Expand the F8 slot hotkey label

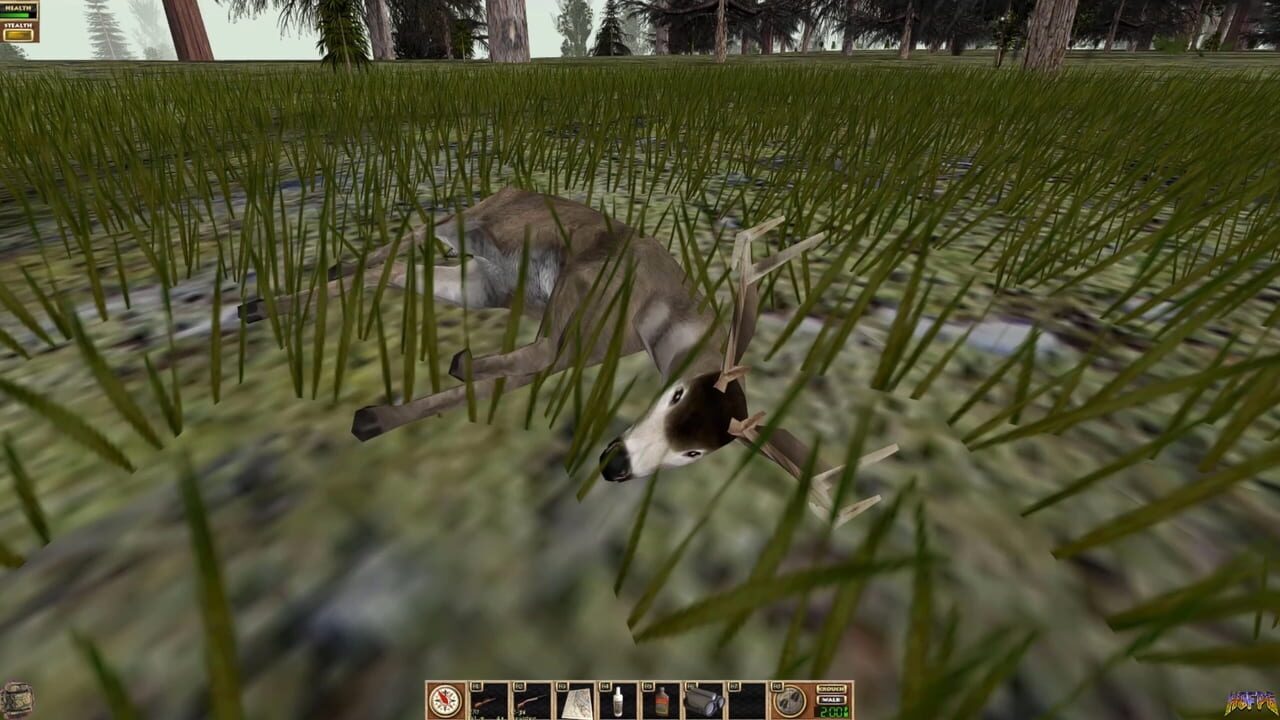click(x=778, y=685)
